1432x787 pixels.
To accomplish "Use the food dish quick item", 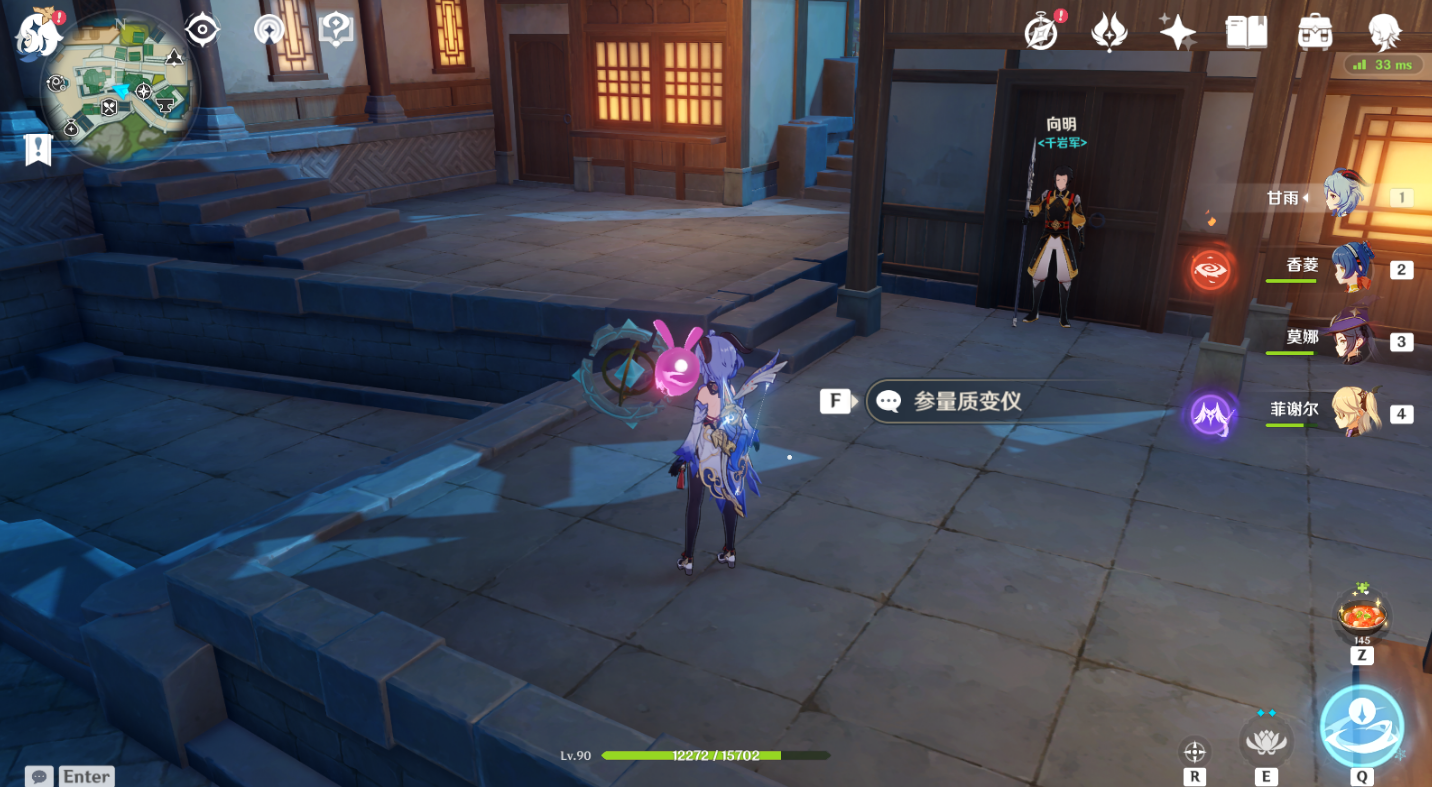I will [x=1362, y=612].
